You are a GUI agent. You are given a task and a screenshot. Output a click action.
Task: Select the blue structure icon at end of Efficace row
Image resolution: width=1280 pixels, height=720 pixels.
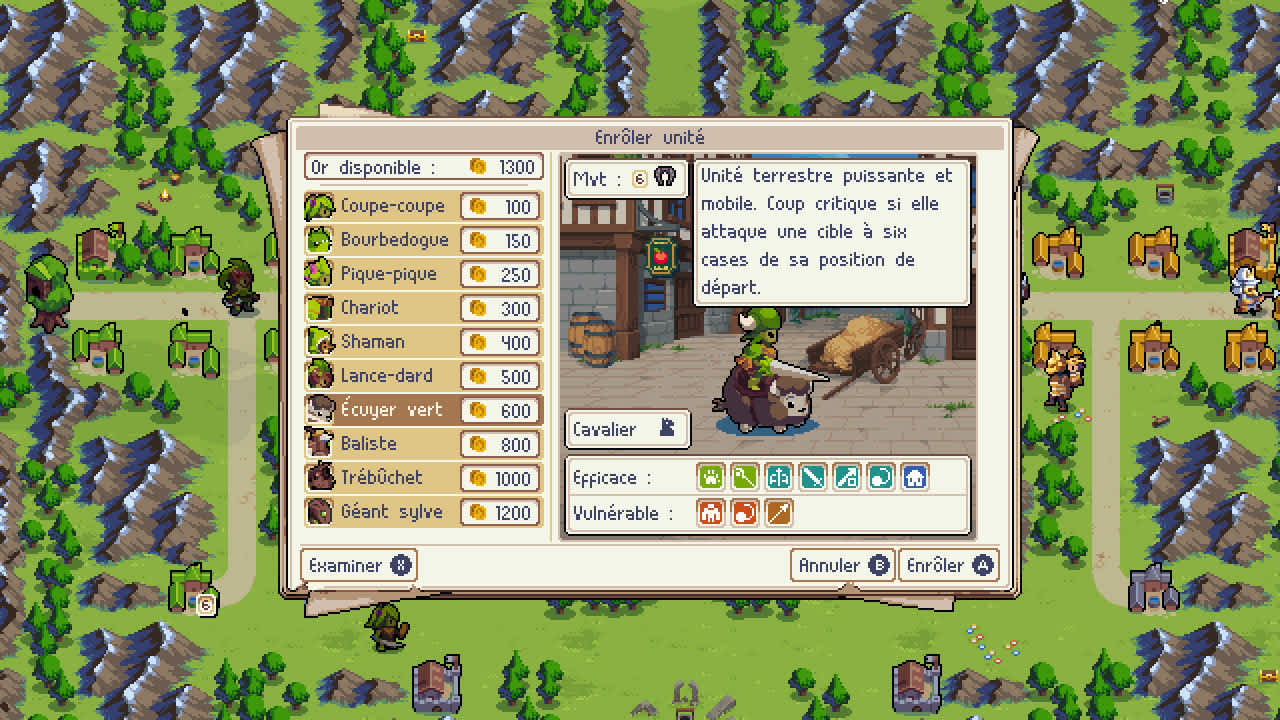click(x=913, y=477)
